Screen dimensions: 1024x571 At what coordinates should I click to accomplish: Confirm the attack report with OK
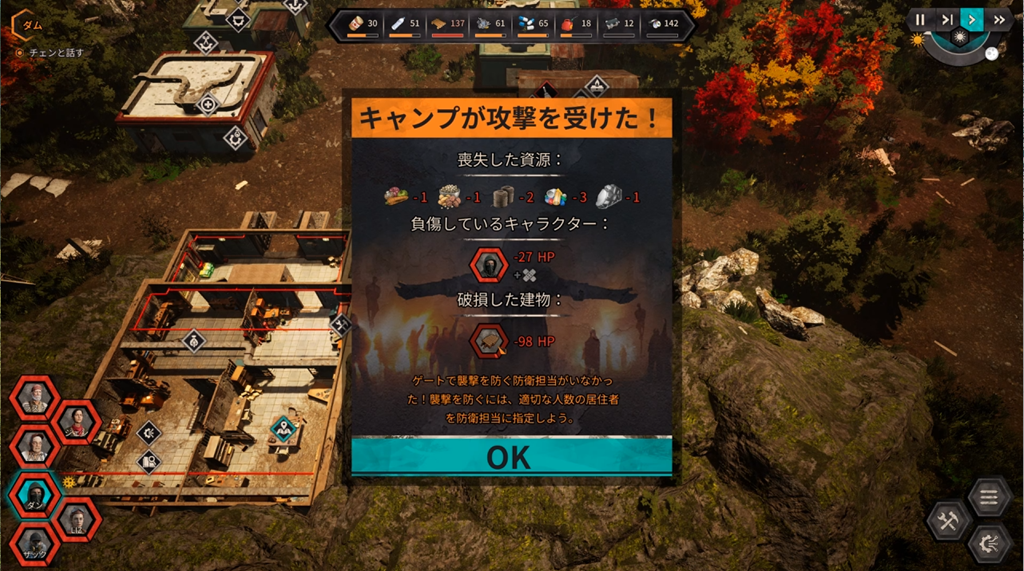pos(511,456)
